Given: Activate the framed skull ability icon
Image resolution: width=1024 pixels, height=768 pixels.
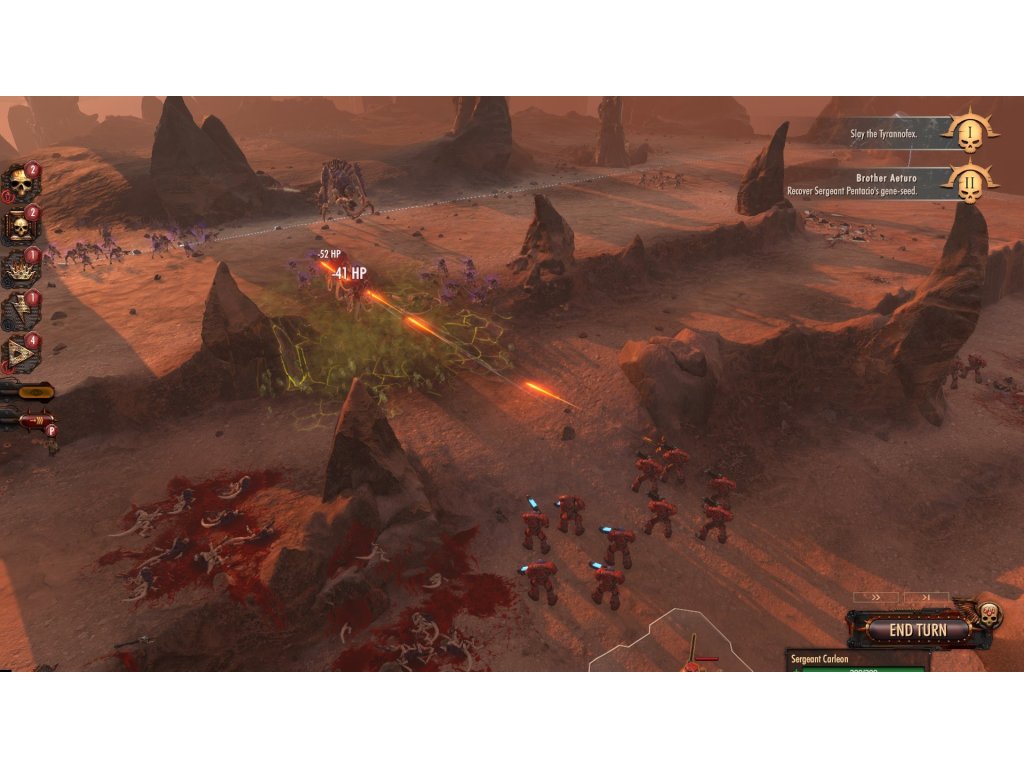Looking at the screenshot, I should [x=18, y=227].
